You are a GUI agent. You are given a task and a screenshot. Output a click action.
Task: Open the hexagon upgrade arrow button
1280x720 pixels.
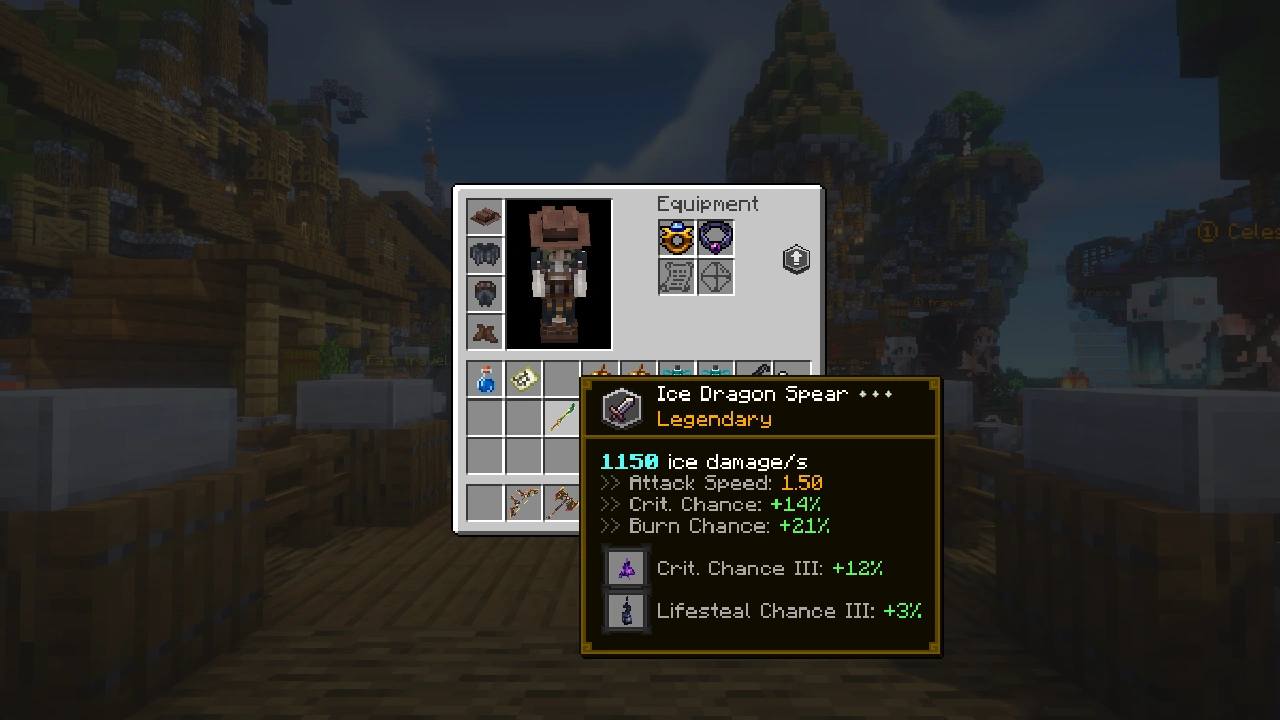tap(796, 260)
